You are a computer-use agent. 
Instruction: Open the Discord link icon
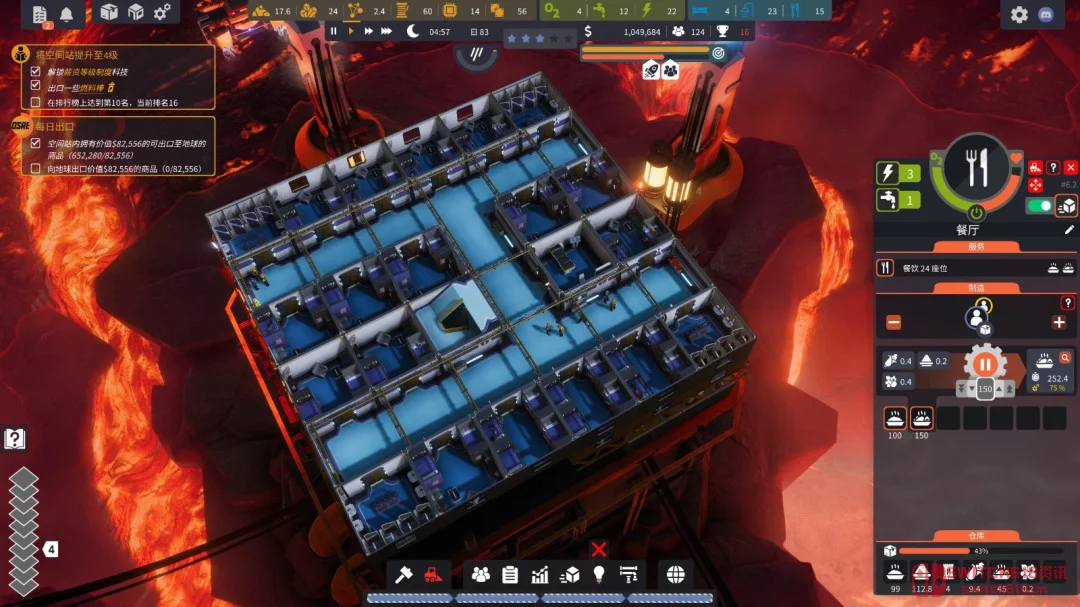pos(1049,14)
